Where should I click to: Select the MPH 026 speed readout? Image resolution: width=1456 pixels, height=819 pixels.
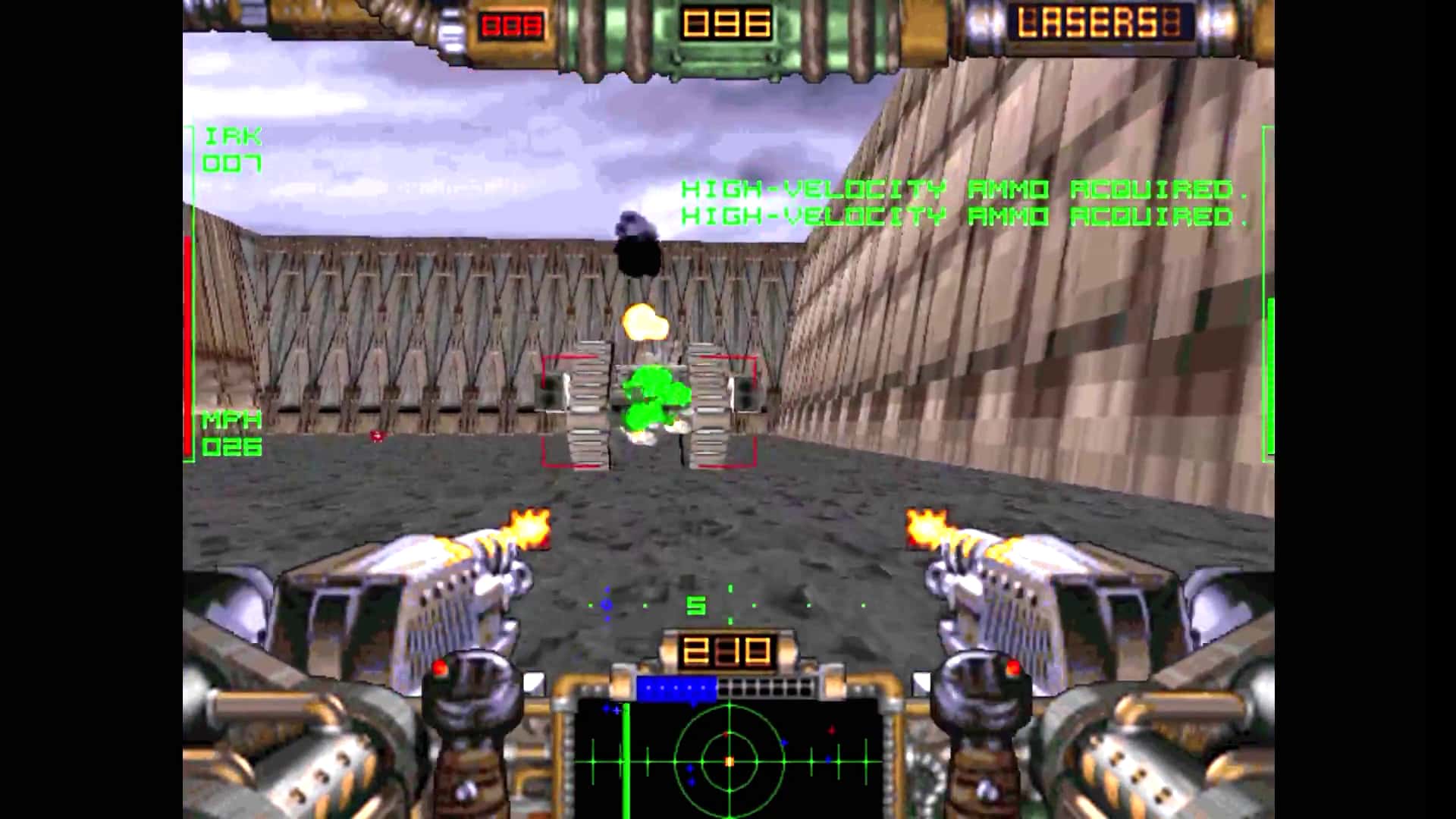231,434
